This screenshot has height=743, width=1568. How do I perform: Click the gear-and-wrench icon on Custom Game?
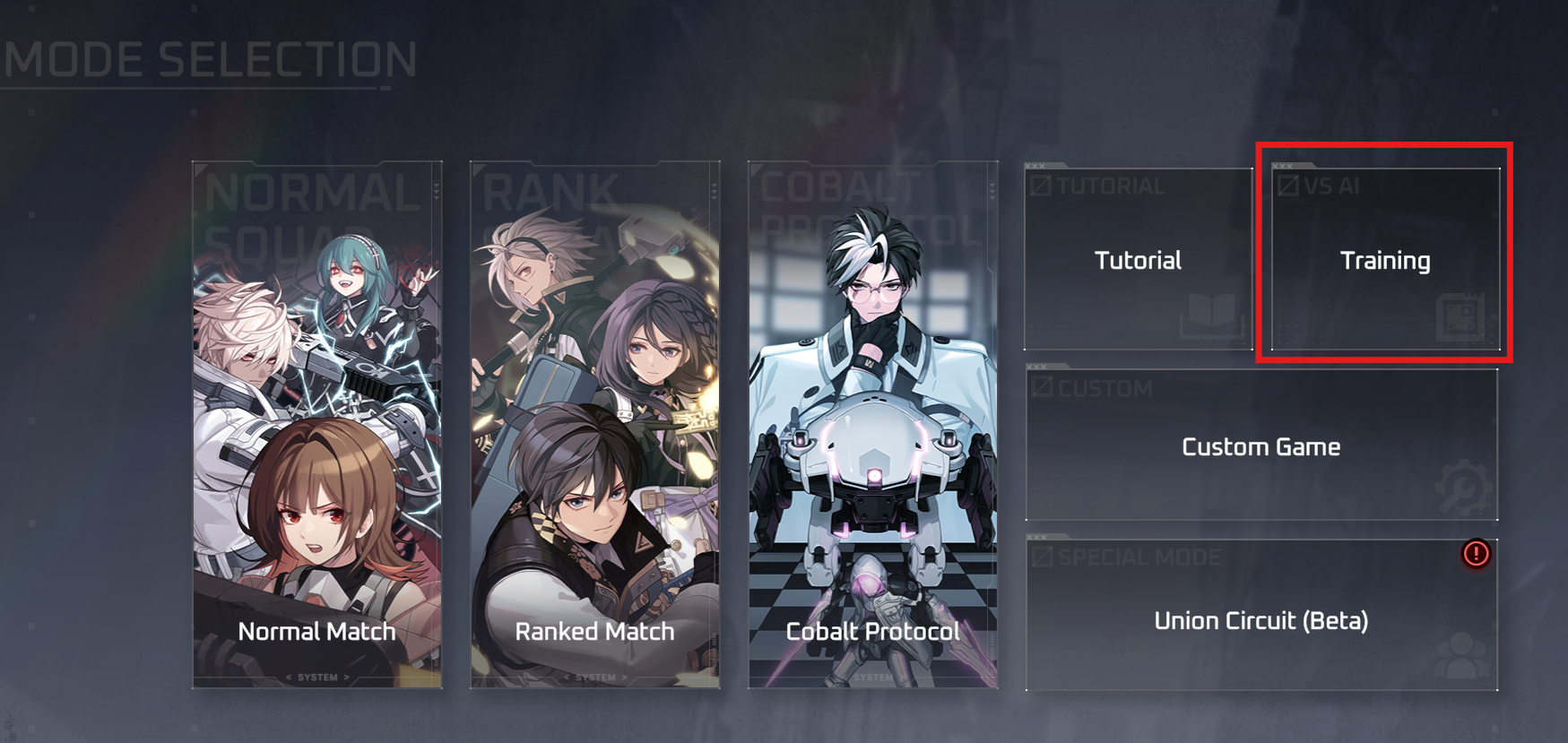1462,484
